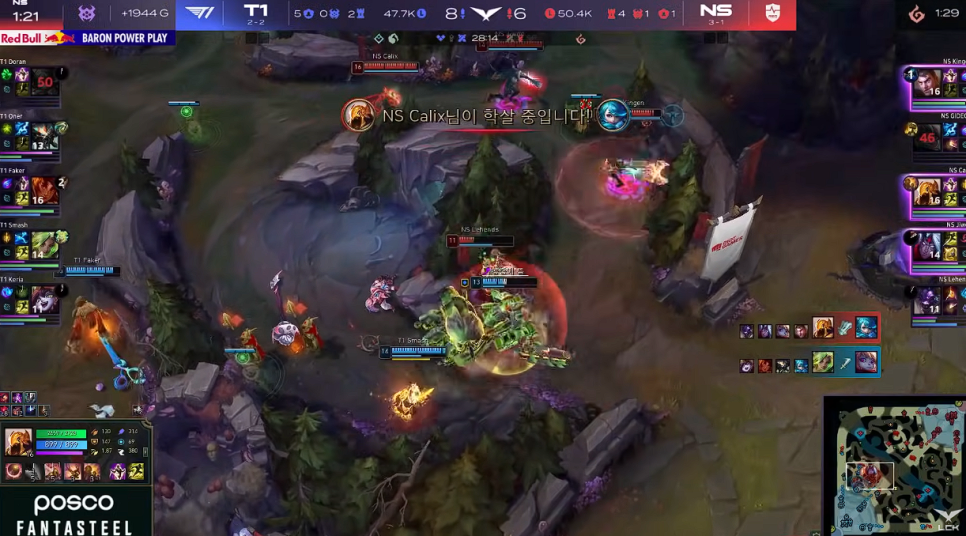Select T1 Doran's player portrait
The image size is (966, 536).
pos(44,82)
